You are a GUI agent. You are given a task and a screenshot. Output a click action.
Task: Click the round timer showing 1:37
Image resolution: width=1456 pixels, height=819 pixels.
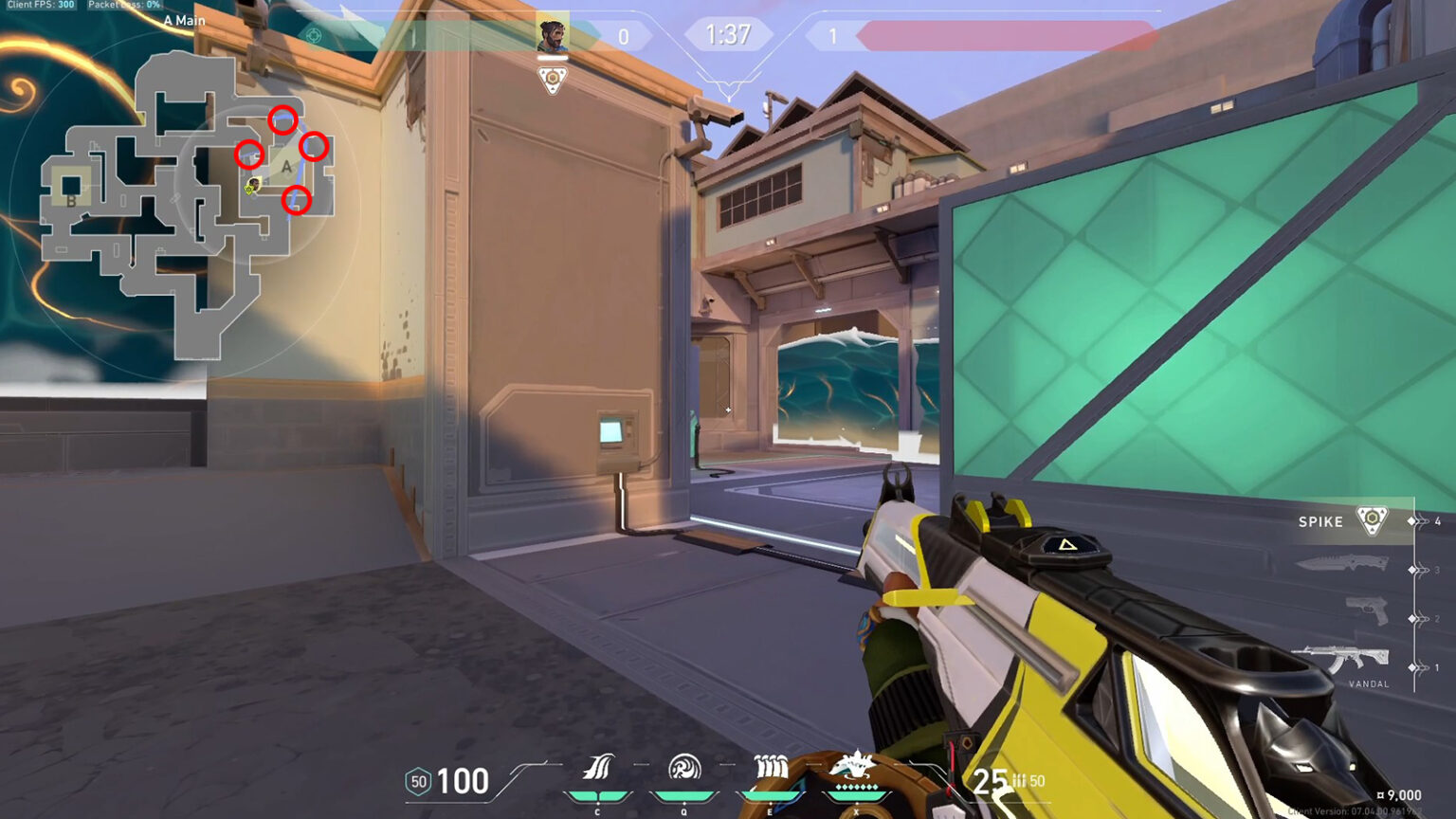tap(728, 34)
